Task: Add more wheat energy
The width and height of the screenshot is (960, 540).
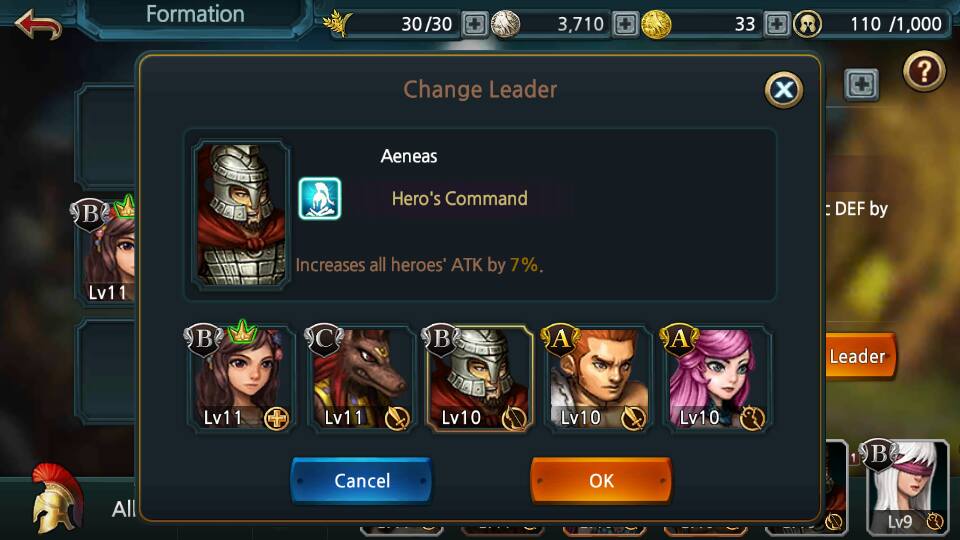Action: (x=475, y=24)
